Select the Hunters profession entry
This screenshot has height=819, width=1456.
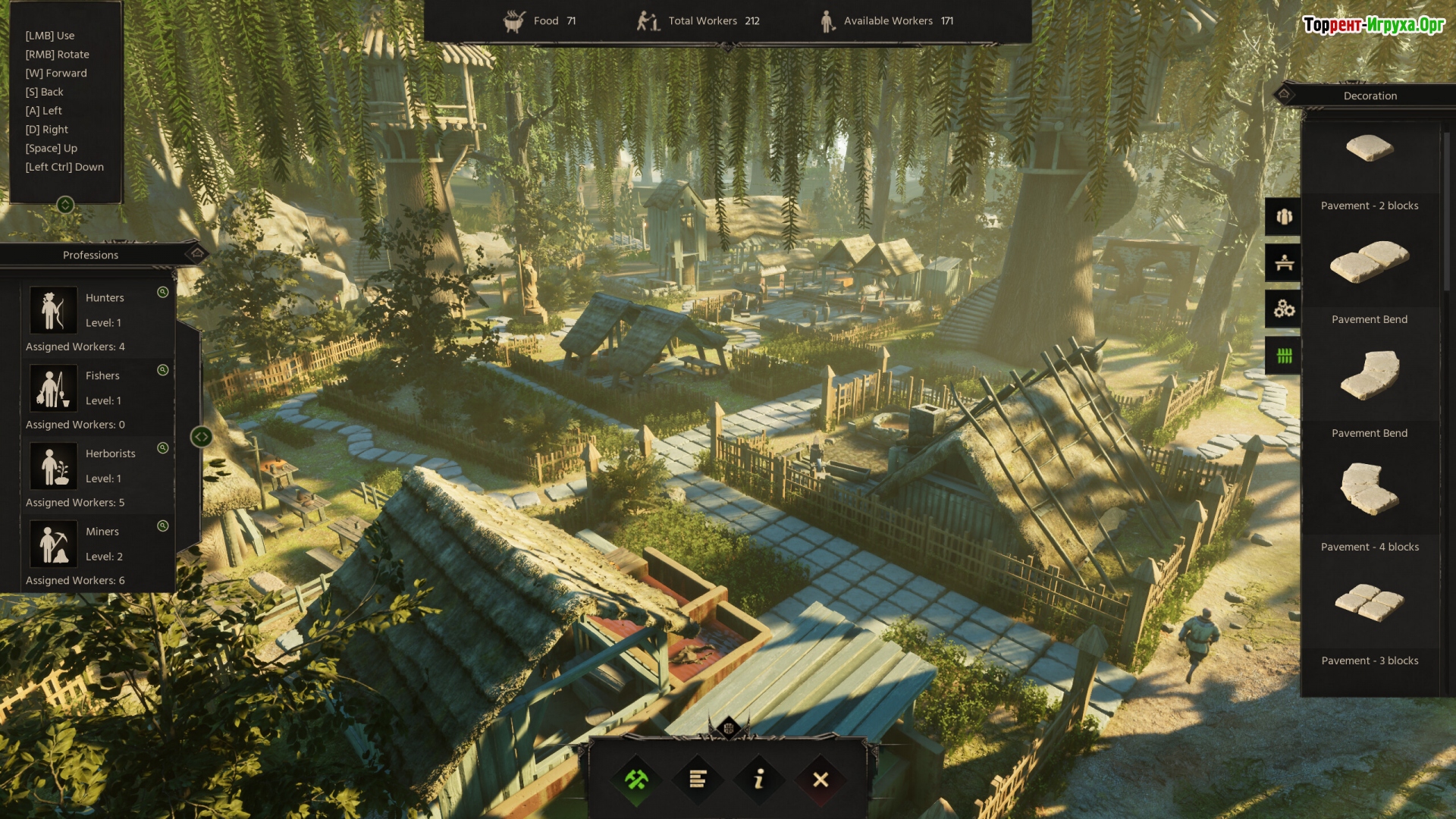(99, 311)
